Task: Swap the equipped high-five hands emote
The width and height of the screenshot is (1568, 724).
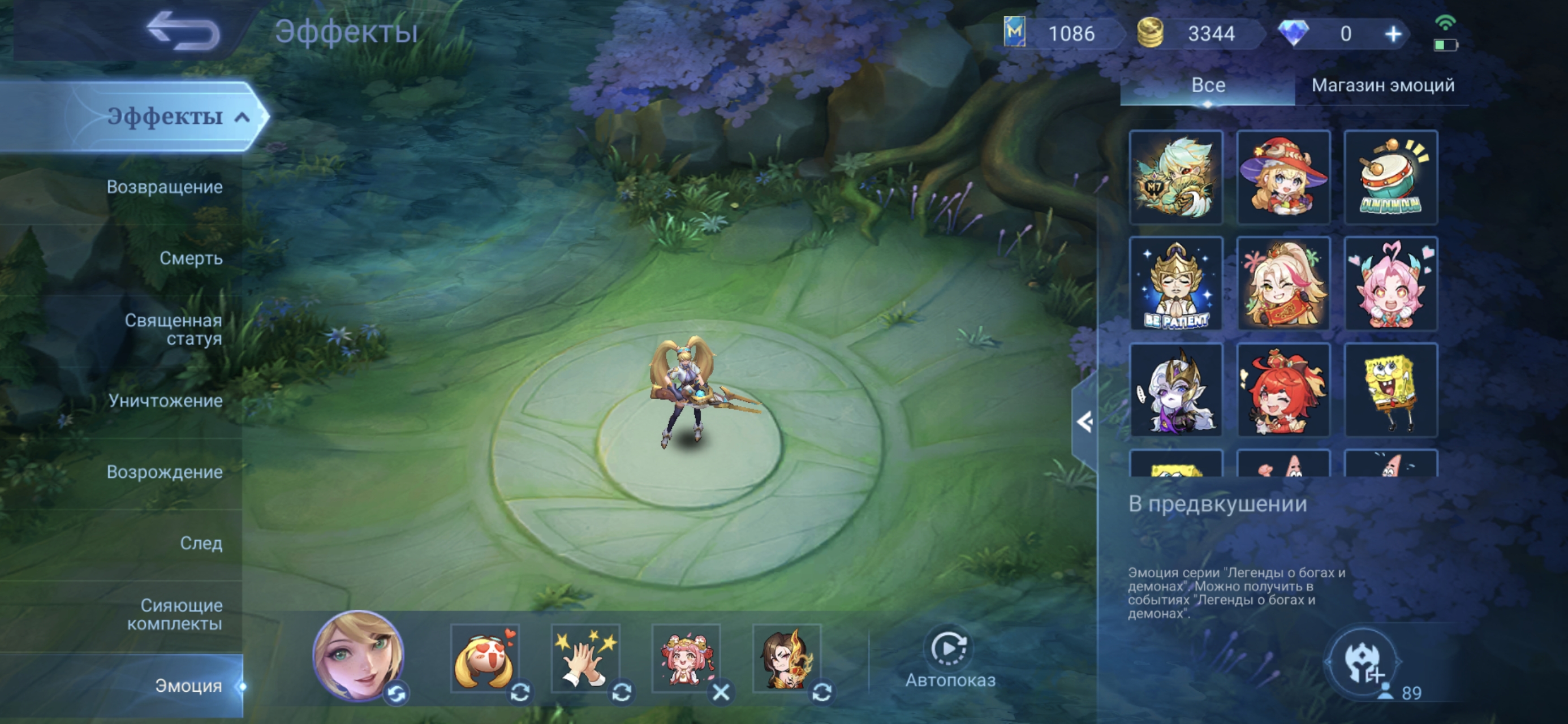Action: point(621,692)
